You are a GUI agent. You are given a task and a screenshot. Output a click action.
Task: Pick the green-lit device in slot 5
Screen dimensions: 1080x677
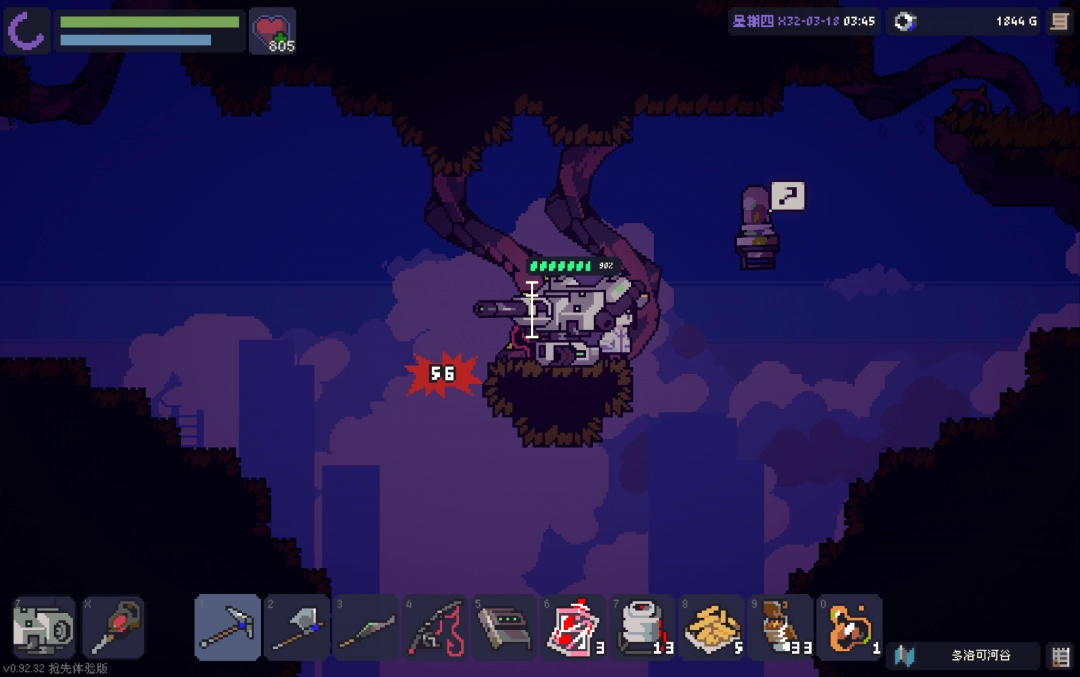[504, 627]
